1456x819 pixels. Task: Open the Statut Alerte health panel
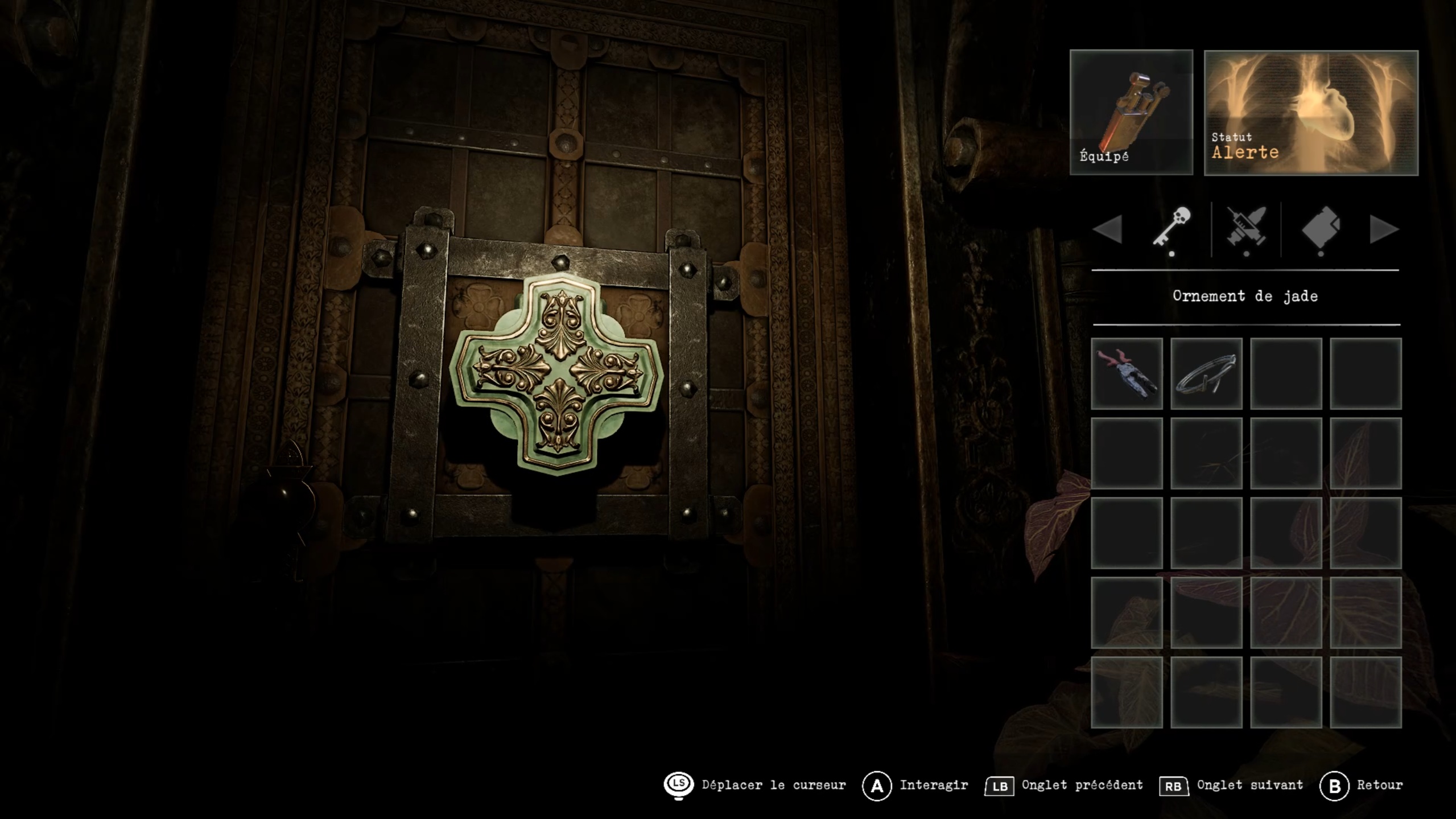coord(1311,113)
